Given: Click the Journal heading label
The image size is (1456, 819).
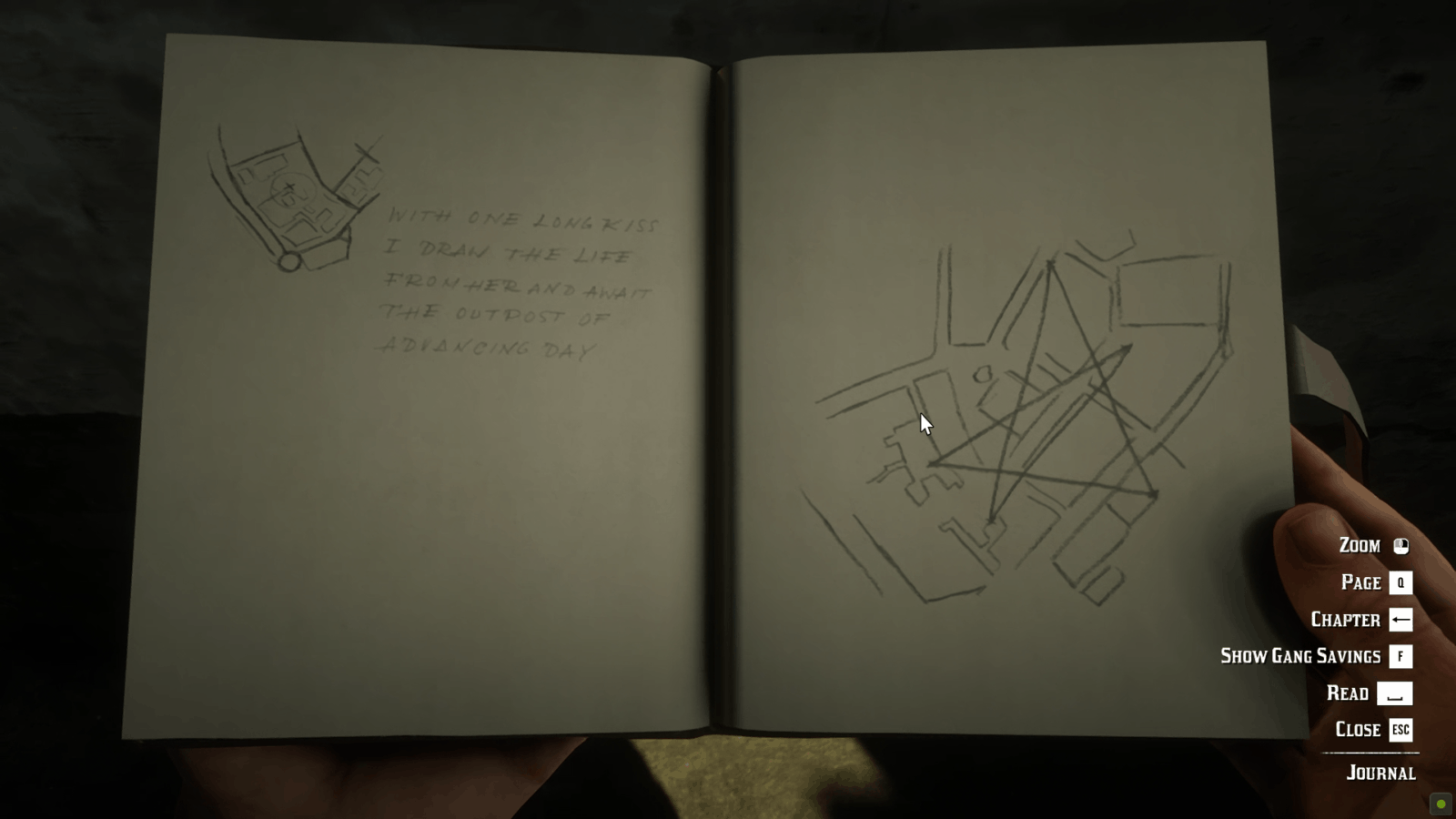Looking at the screenshot, I should pos(1380,773).
